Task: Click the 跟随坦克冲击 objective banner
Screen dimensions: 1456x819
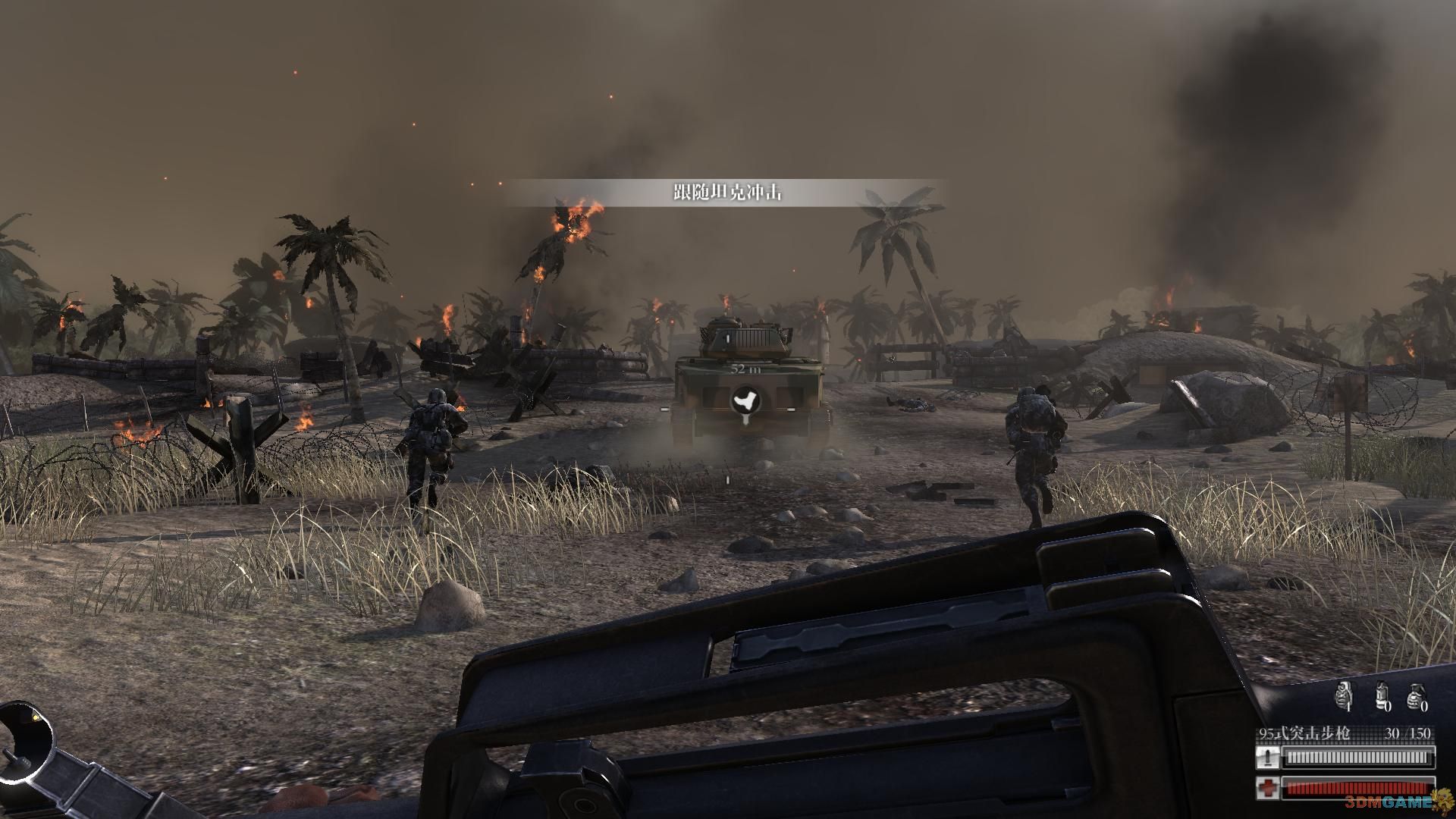Action: coord(726,193)
